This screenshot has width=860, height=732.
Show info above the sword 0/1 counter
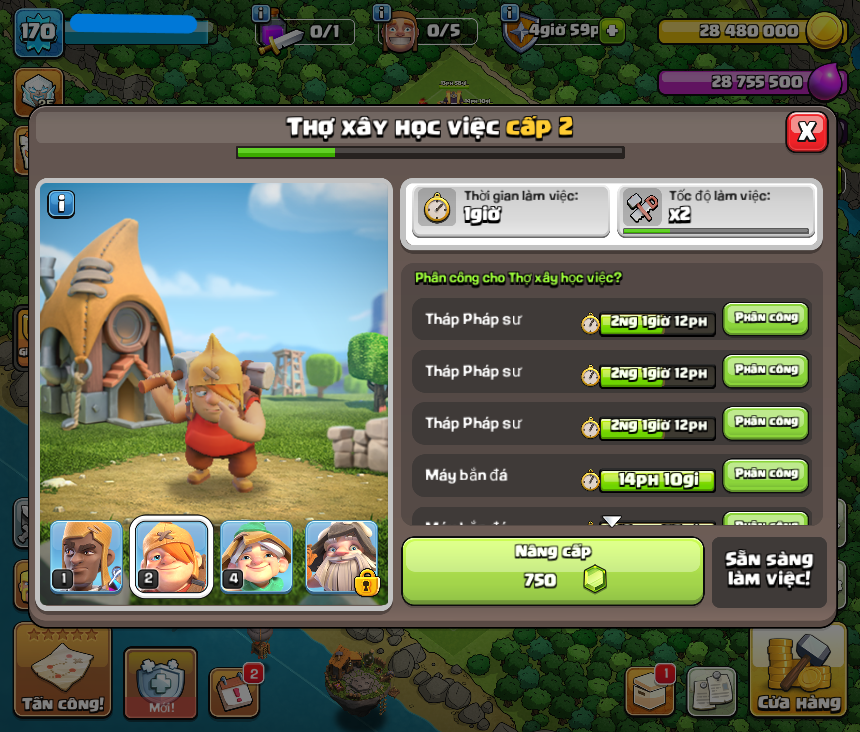point(261,13)
